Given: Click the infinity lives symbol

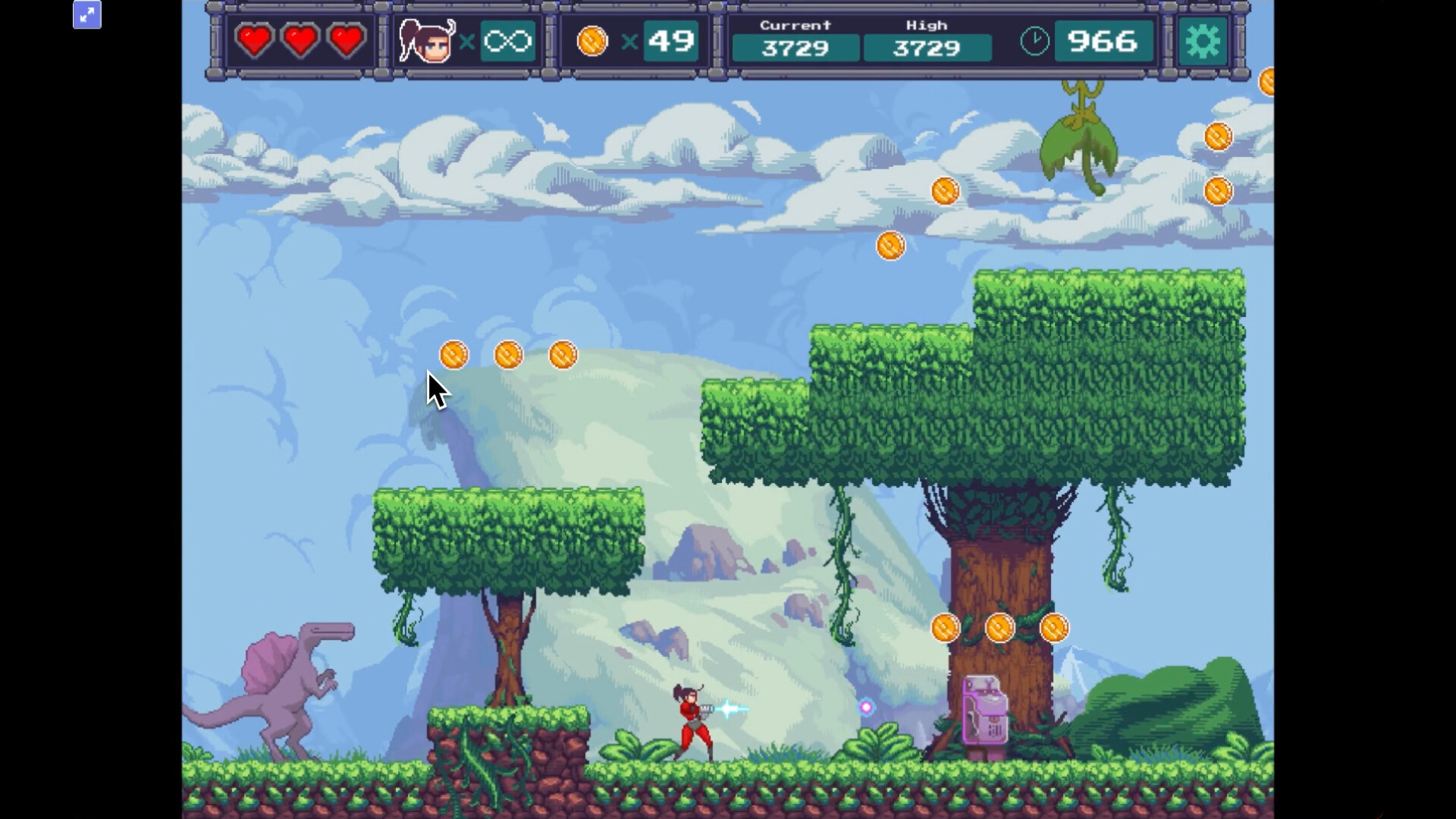Looking at the screenshot, I should [507, 42].
